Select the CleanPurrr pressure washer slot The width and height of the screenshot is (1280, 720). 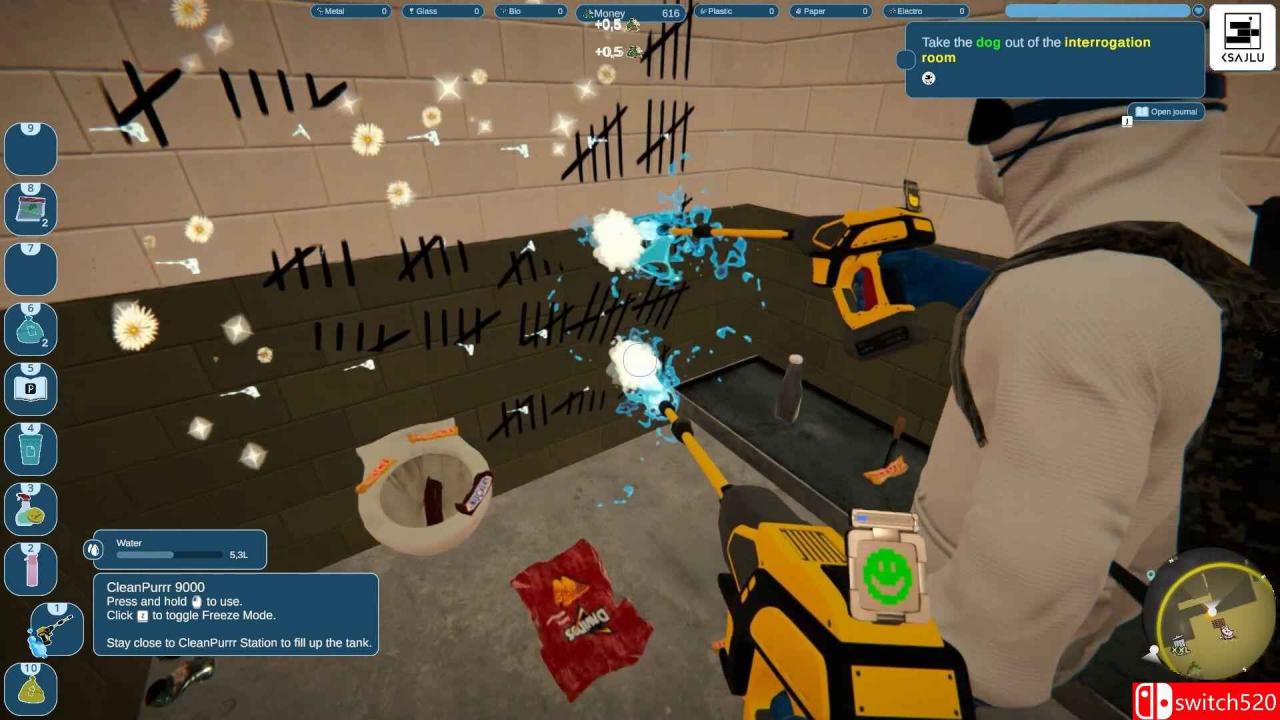[x=56, y=630]
